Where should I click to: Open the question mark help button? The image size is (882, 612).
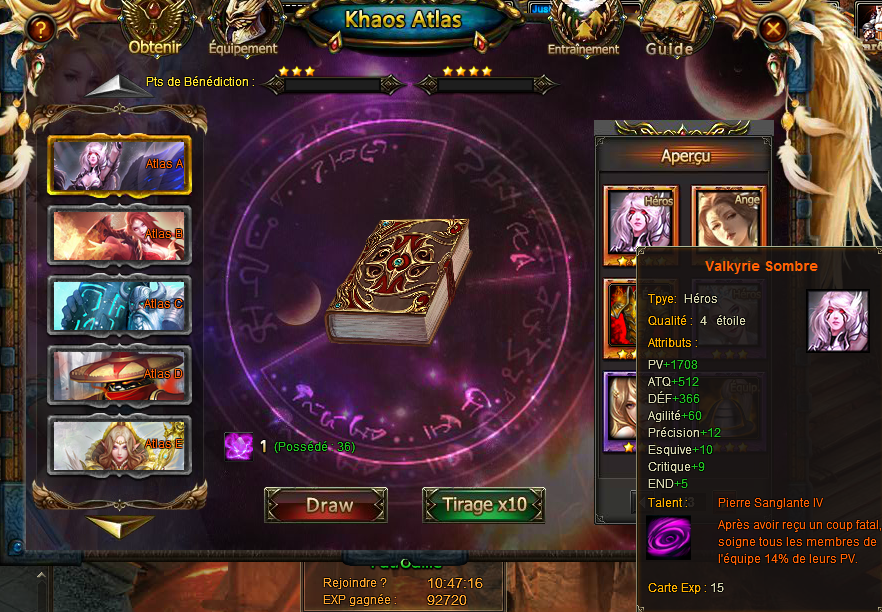click(40, 29)
